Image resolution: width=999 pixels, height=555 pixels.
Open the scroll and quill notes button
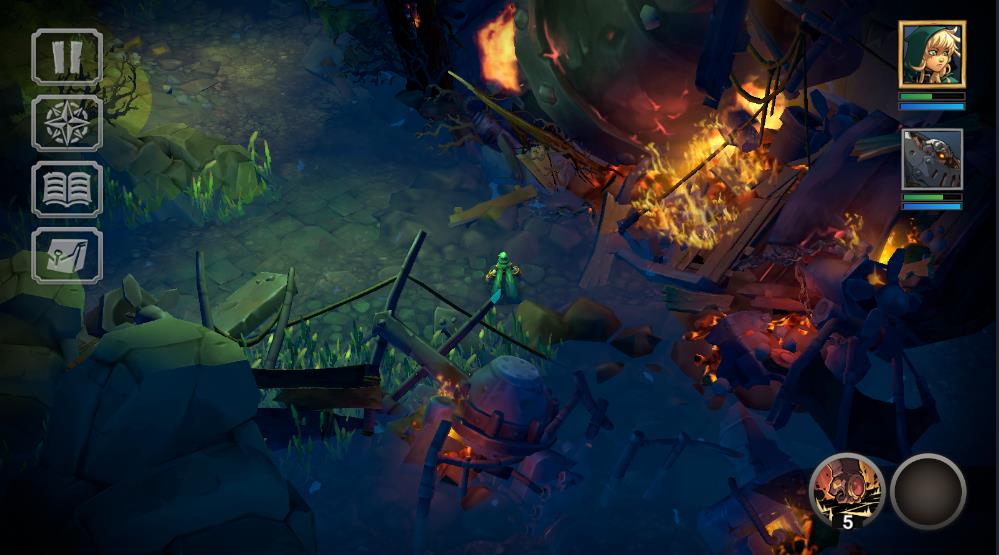67,255
